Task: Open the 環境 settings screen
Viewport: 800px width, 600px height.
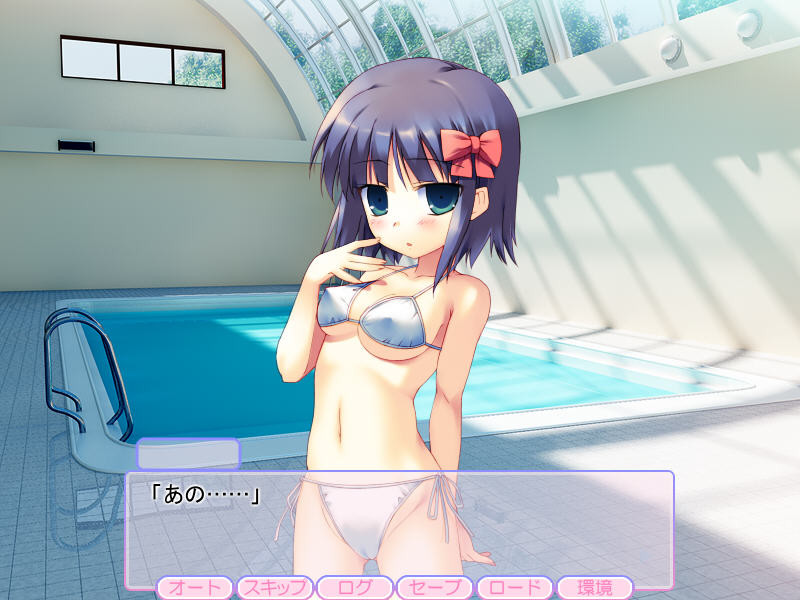Action: (594, 588)
